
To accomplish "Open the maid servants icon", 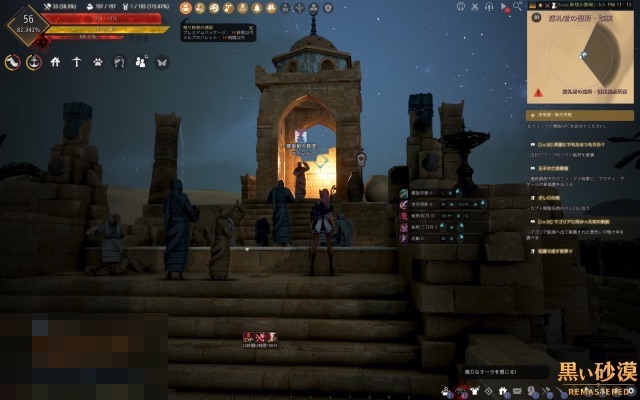I will pyautogui.click(x=140, y=63).
